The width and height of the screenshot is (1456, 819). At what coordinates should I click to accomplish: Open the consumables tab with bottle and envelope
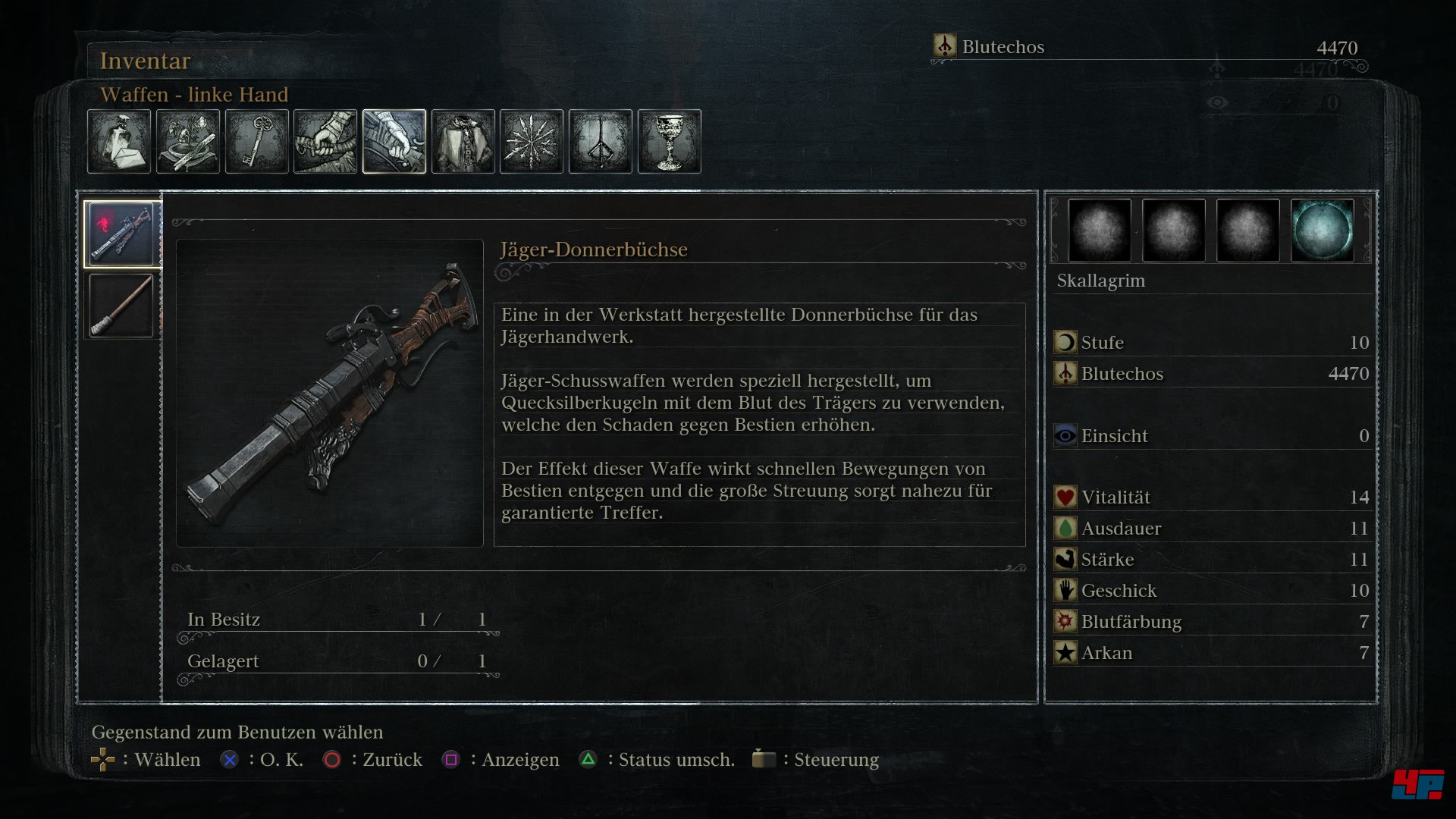tap(119, 142)
